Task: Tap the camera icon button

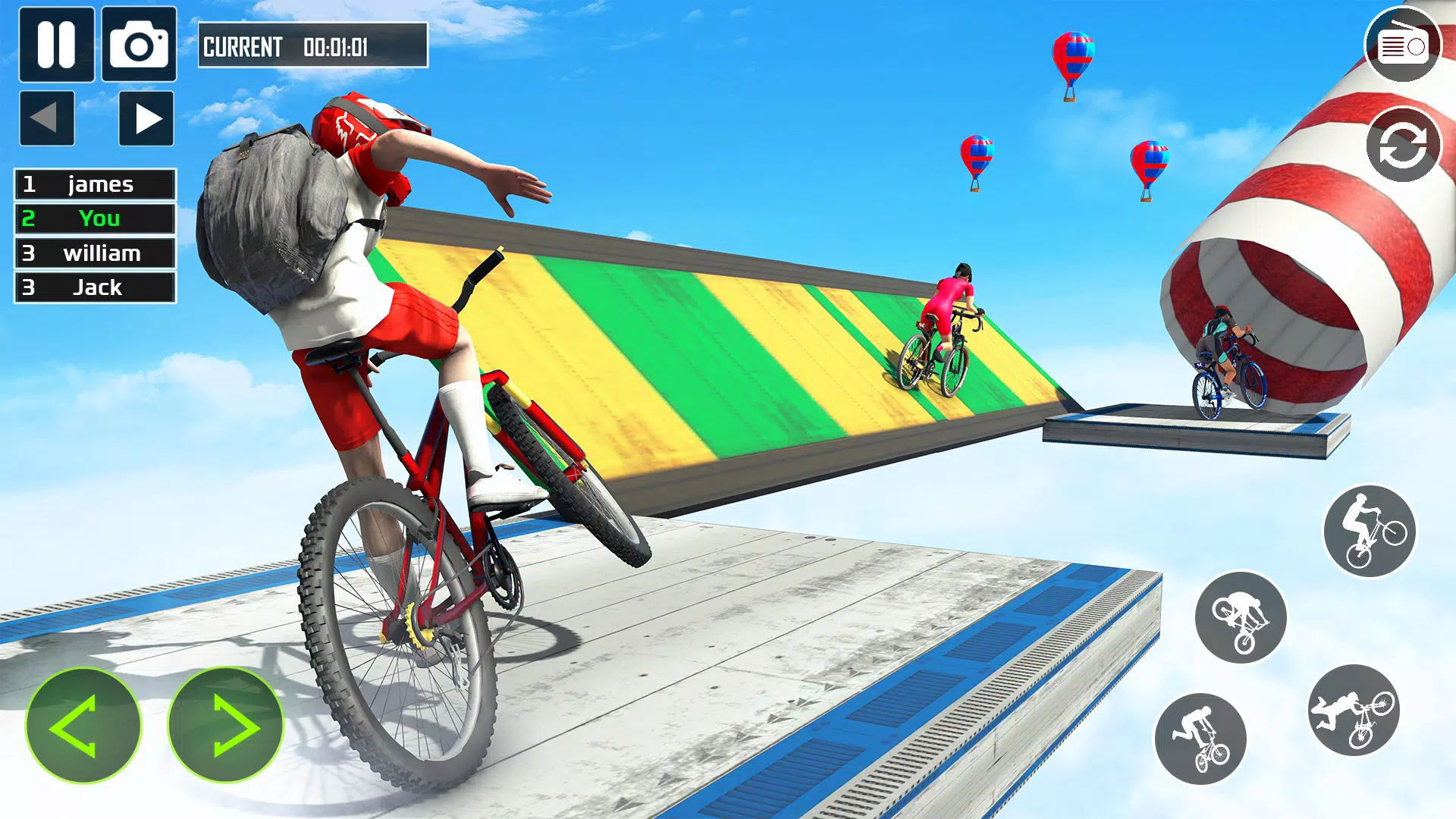Action: [x=139, y=45]
